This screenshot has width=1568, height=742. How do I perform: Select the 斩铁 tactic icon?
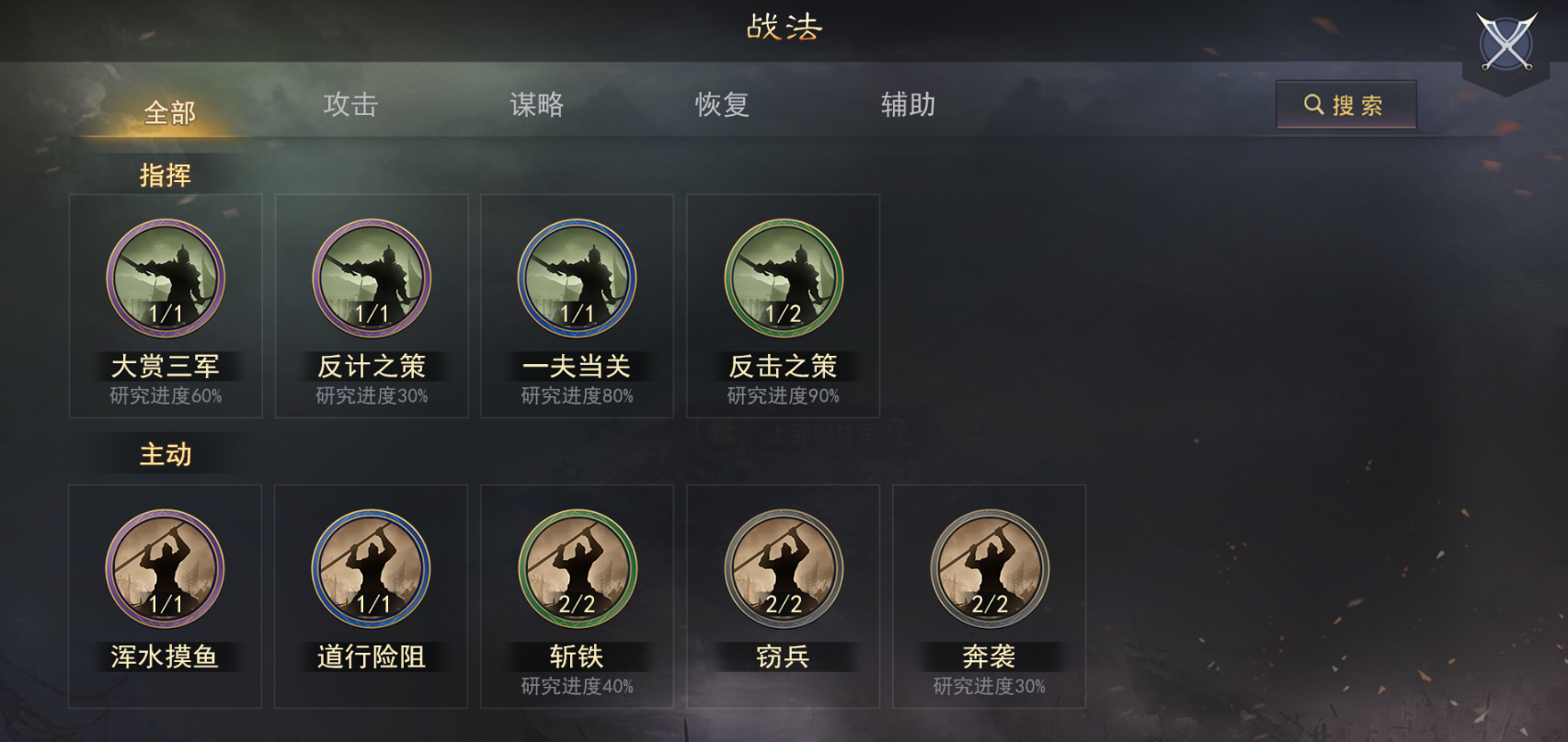[x=577, y=570]
